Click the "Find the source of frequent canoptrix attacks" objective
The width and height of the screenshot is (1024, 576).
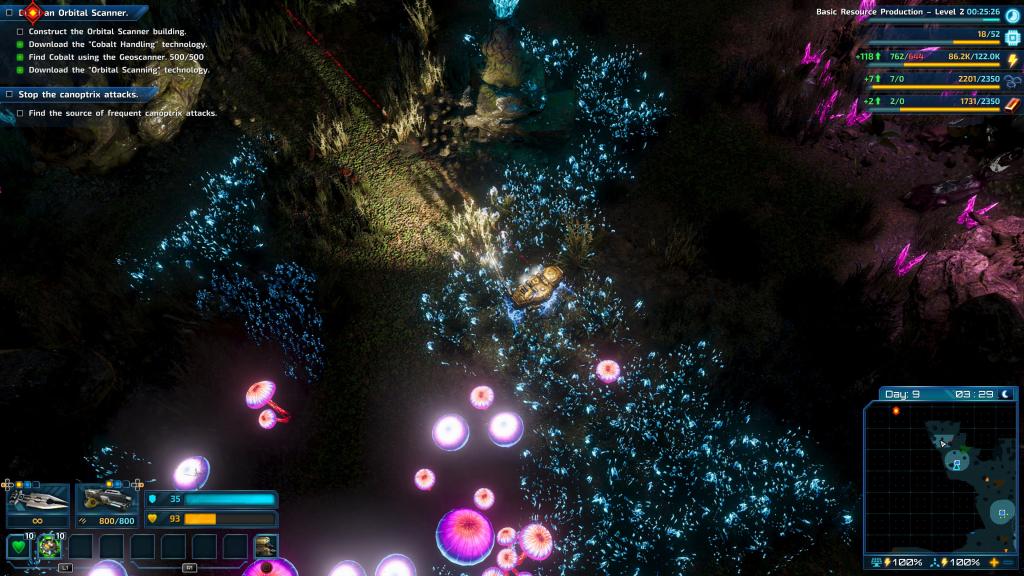pyautogui.click(x=122, y=113)
